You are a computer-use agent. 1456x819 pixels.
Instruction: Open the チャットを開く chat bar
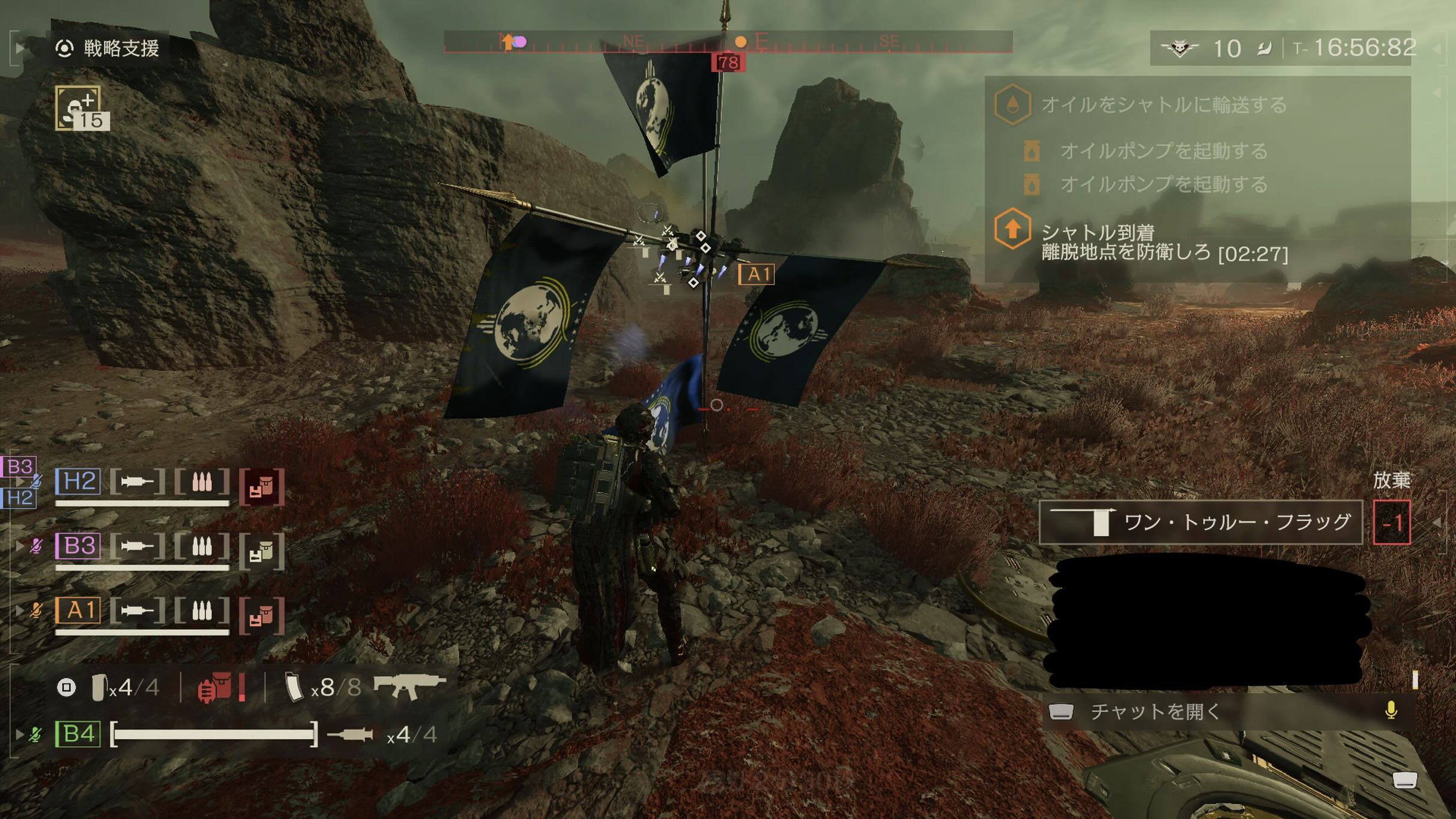click(1156, 712)
